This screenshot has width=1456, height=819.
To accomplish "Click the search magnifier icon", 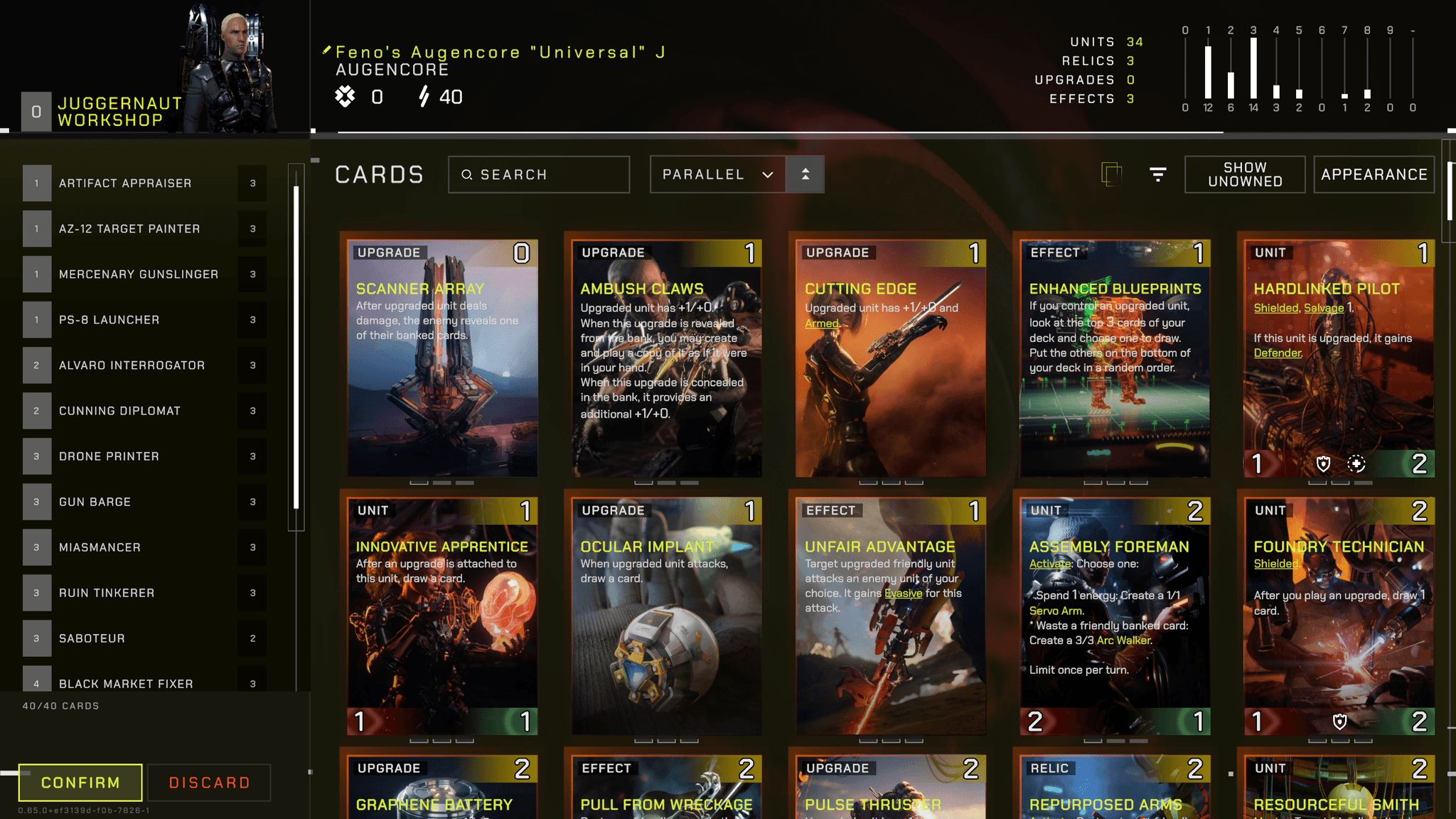I will pos(468,174).
